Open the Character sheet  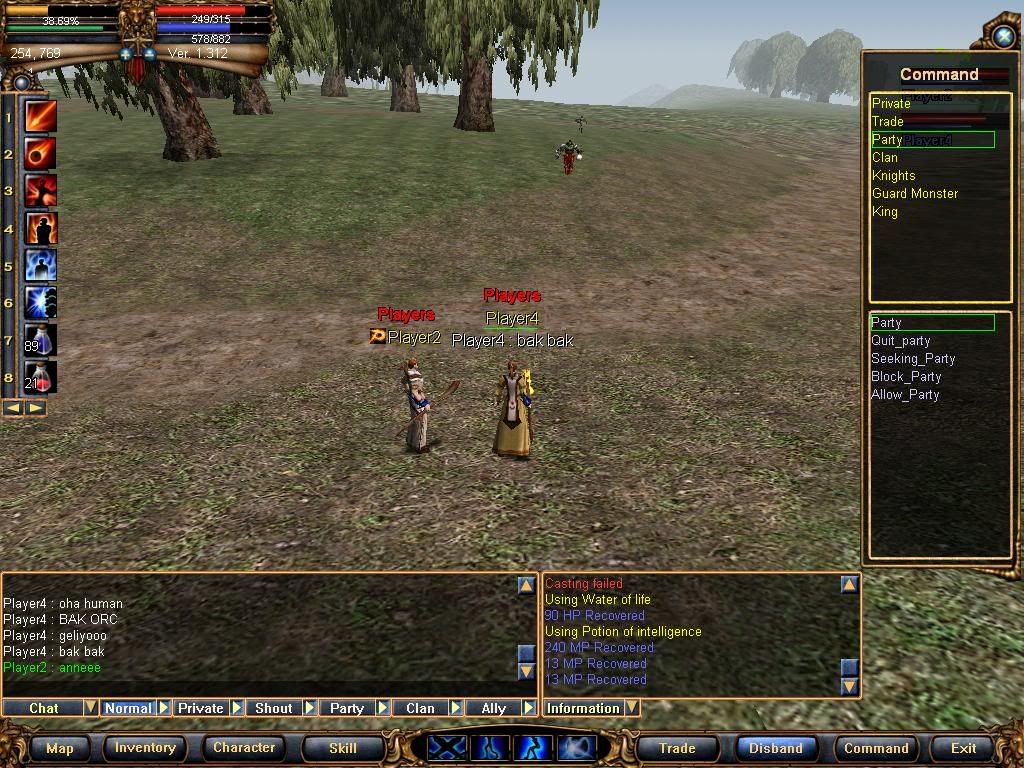point(244,748)
